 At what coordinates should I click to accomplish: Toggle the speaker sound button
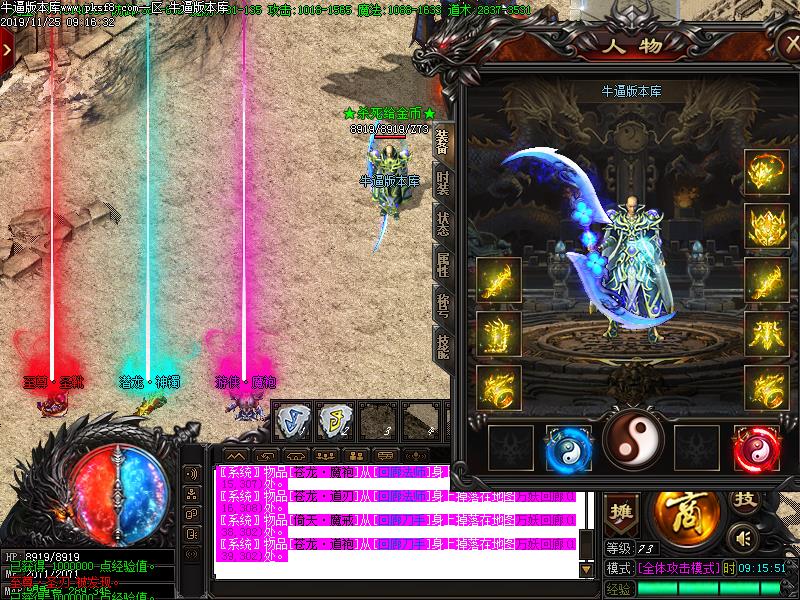click(742, 538)
